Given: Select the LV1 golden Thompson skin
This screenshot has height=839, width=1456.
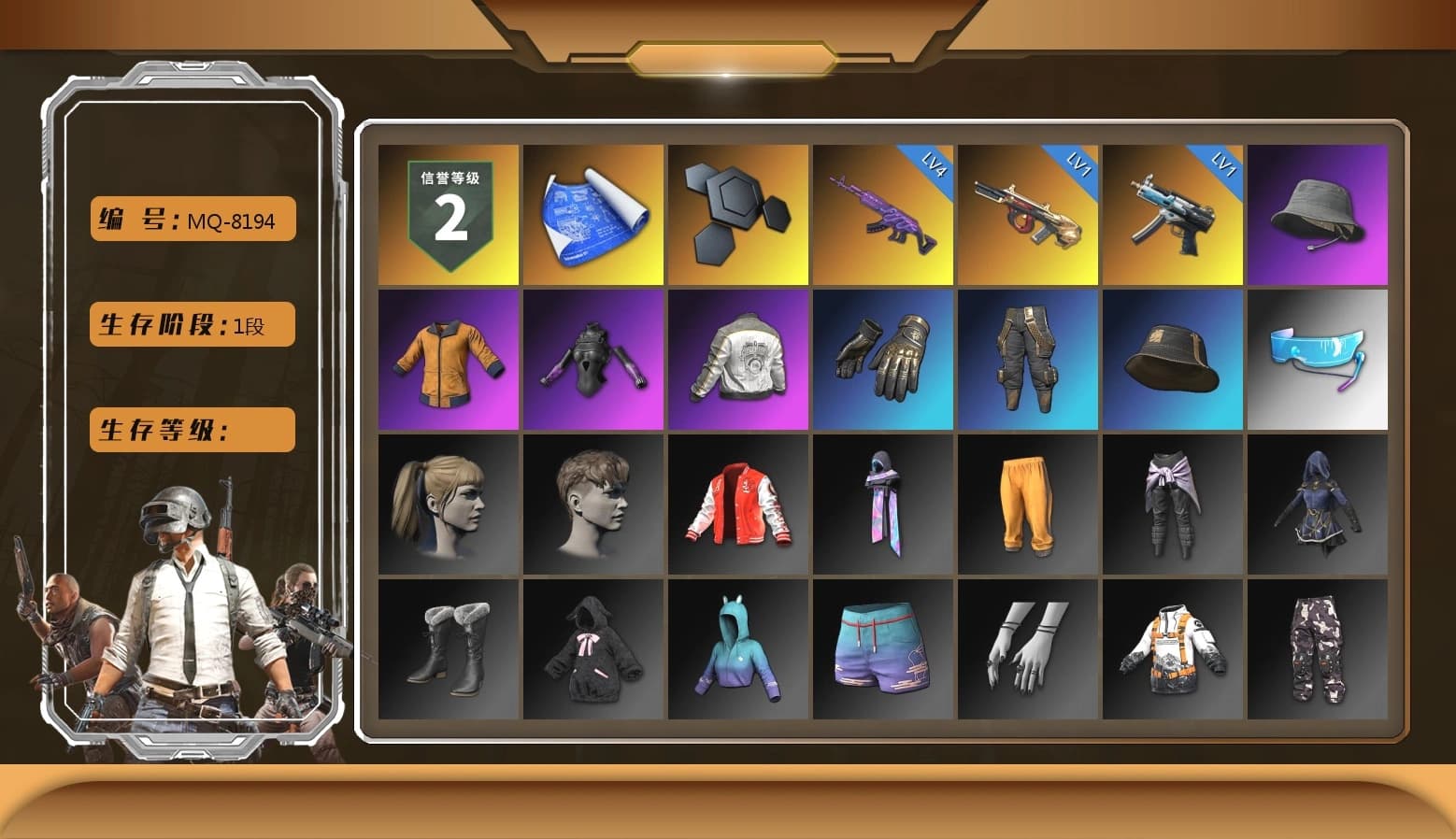Looking at the screenshot, I should point(1027,213).
